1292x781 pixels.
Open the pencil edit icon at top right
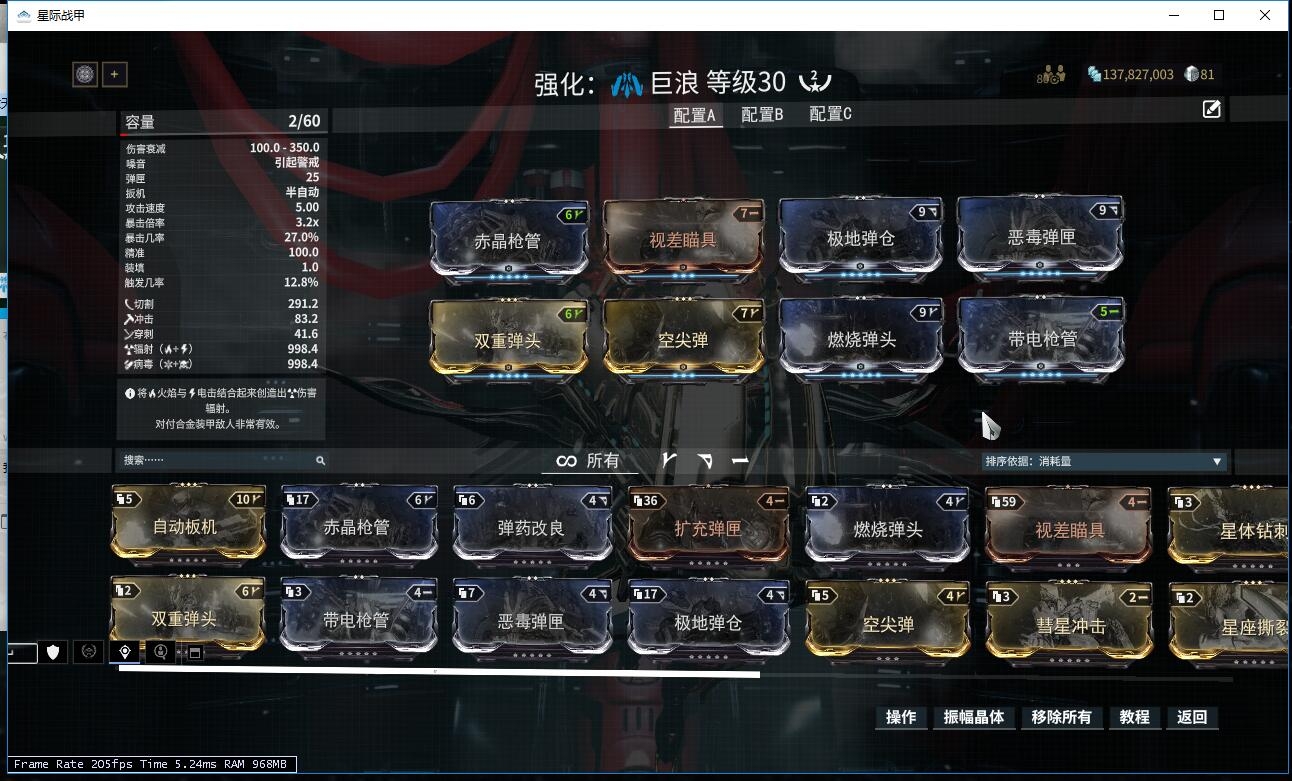tap(1210, 110)
